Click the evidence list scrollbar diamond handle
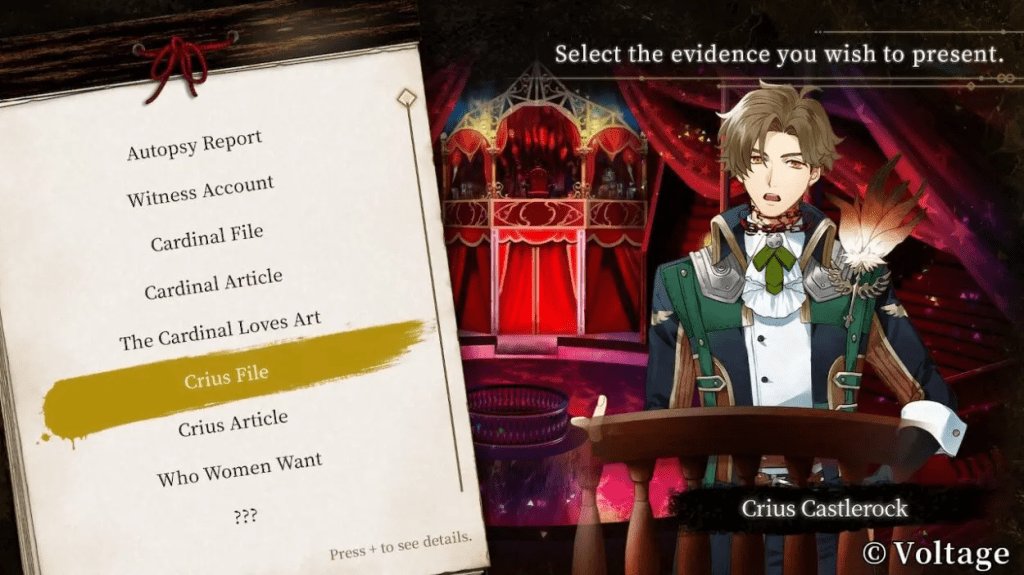 pos(406,98)
